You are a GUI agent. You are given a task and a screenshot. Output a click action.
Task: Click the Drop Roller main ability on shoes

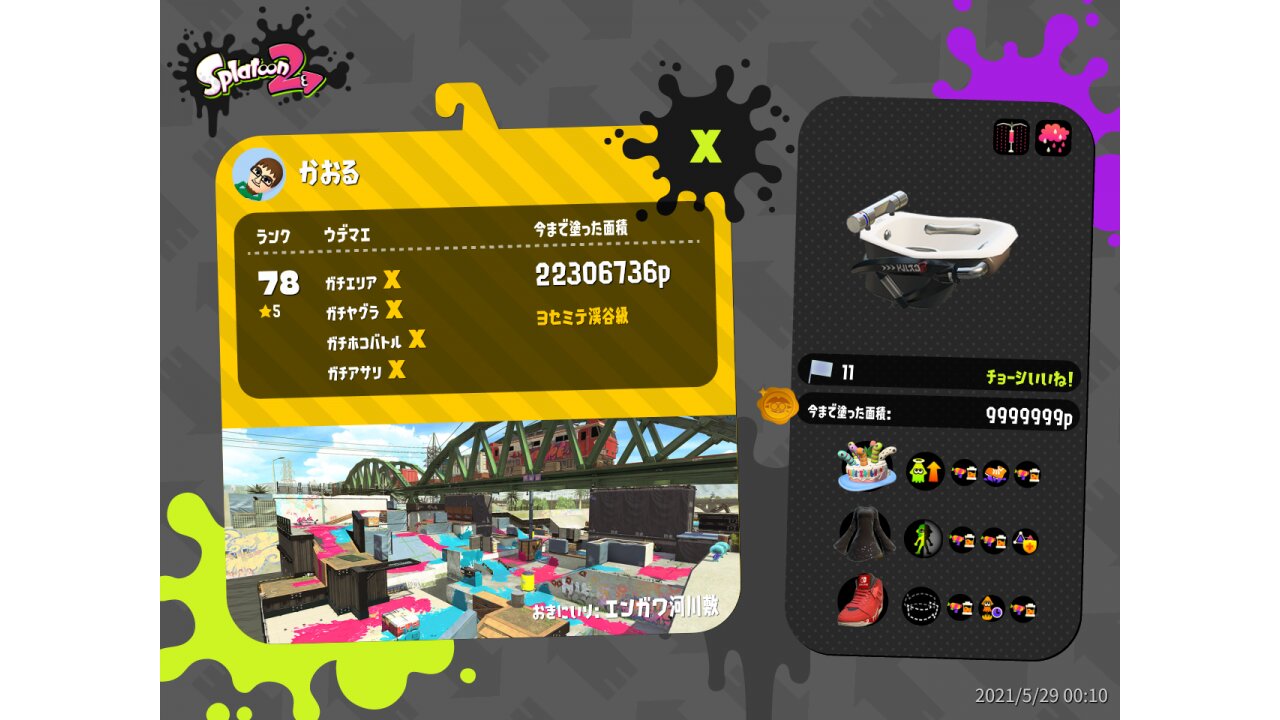click(x=921, y=605)
